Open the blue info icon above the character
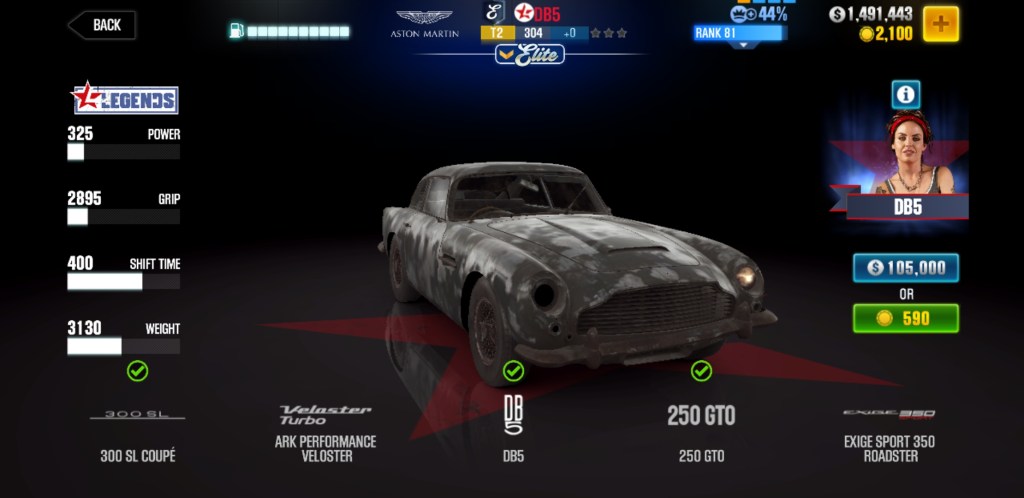 906,95
